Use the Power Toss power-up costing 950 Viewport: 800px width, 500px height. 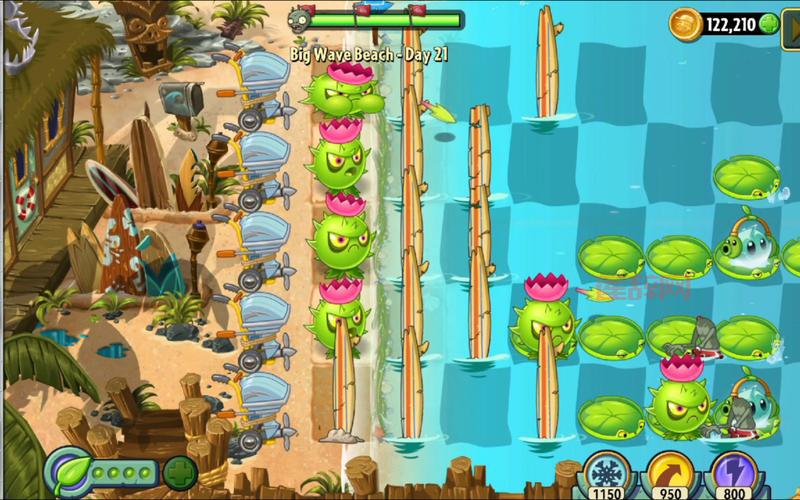point(669,473)
